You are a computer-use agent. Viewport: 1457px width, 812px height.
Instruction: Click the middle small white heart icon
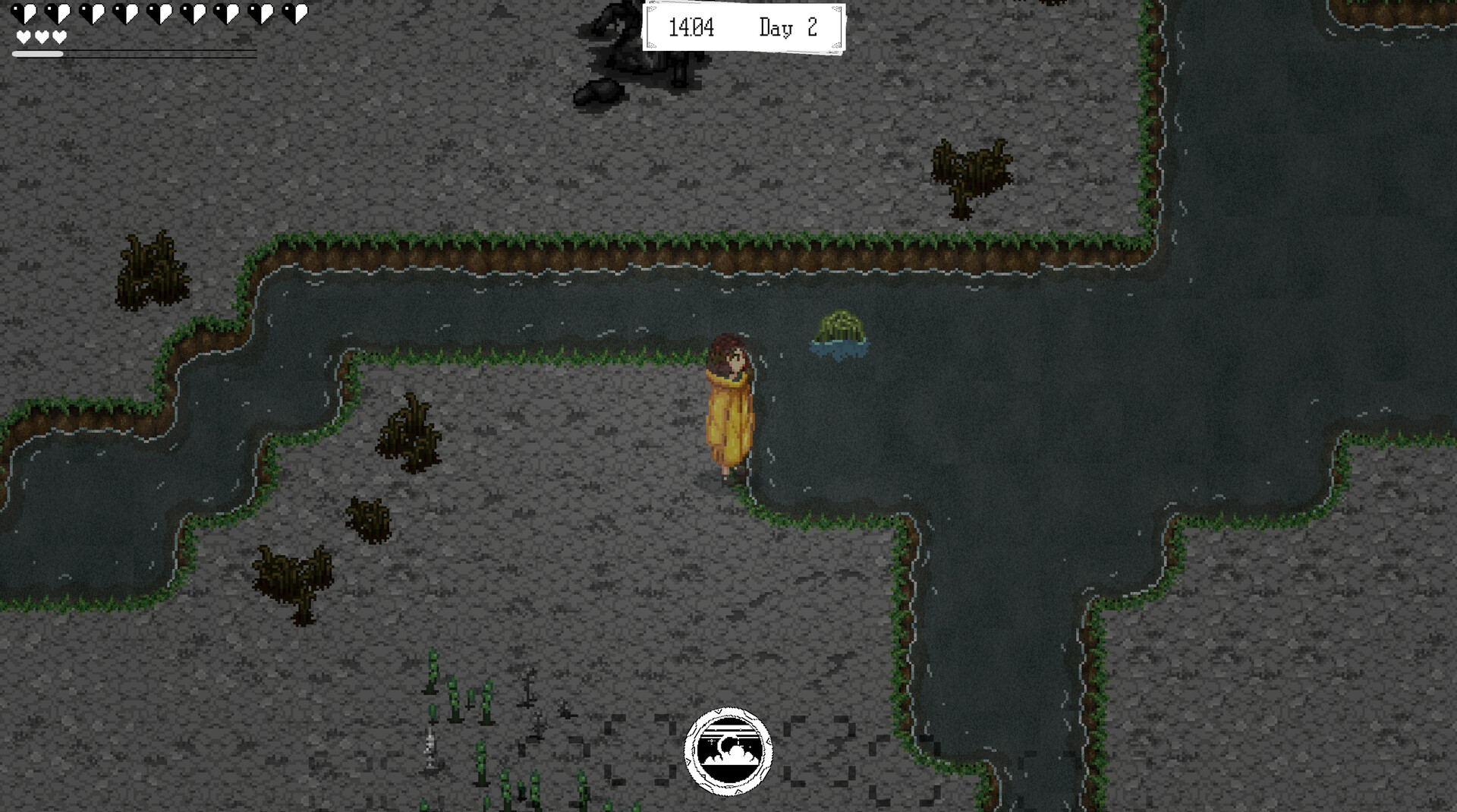pos(42,36)
